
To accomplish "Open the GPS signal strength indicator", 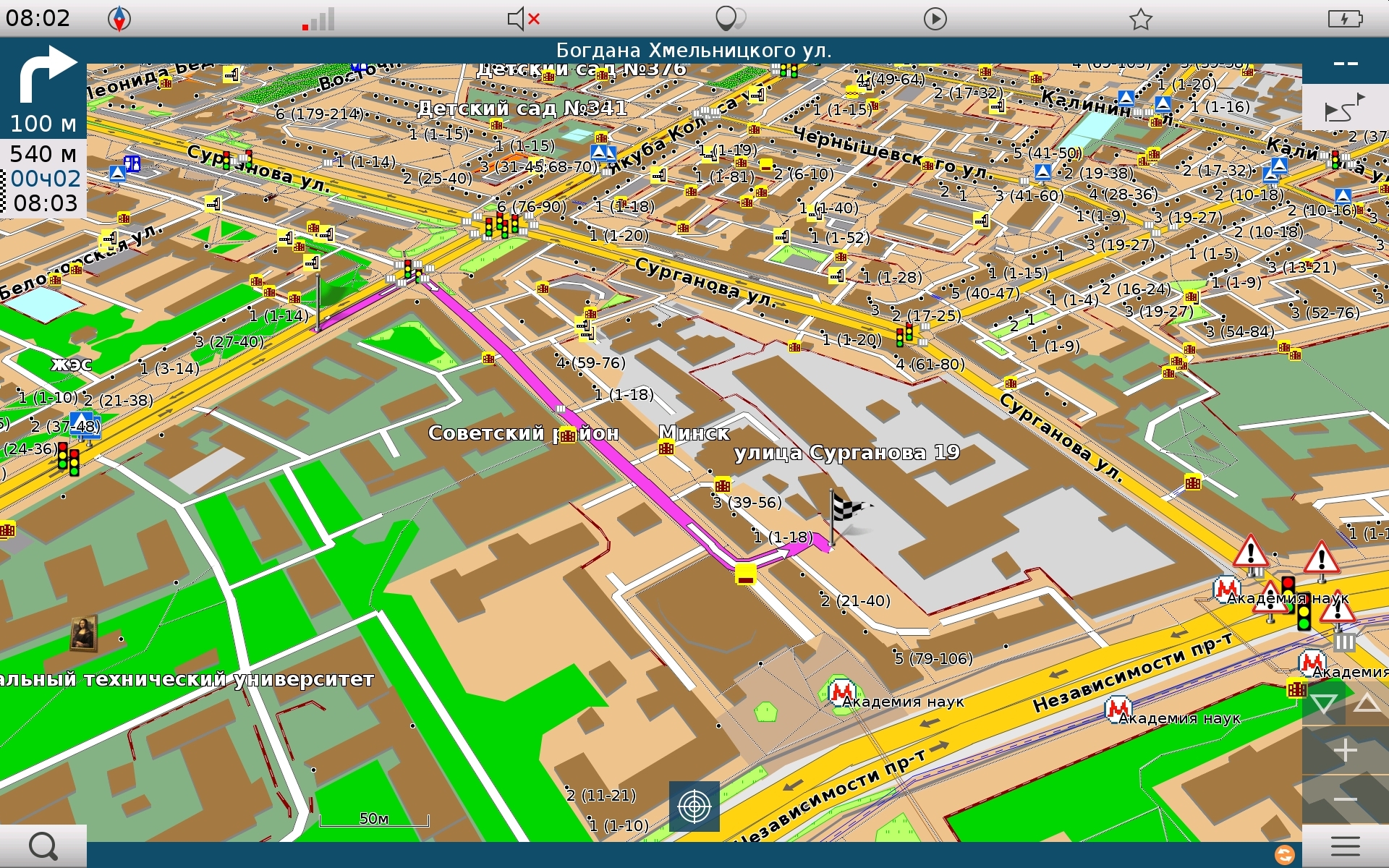I will pyautogui.click(x=319, y=19).
